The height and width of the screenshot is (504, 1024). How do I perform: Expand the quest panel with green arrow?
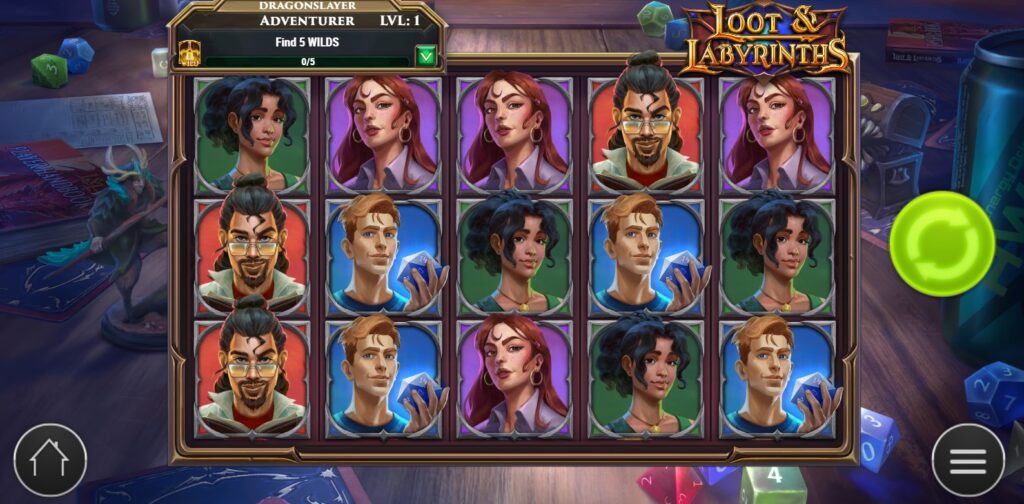pos(427,55)
